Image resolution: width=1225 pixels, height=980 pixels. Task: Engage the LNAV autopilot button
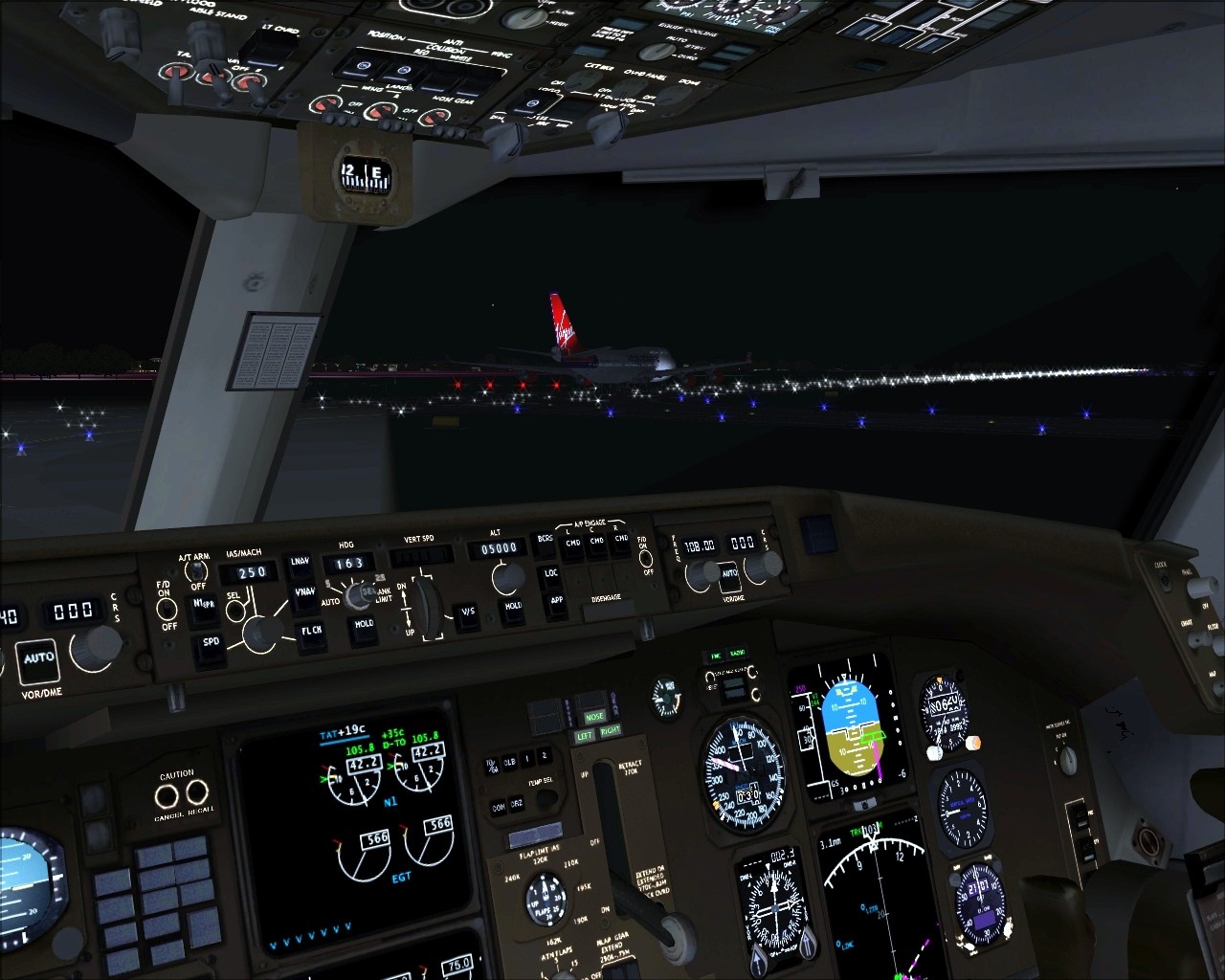coord(301,562)
